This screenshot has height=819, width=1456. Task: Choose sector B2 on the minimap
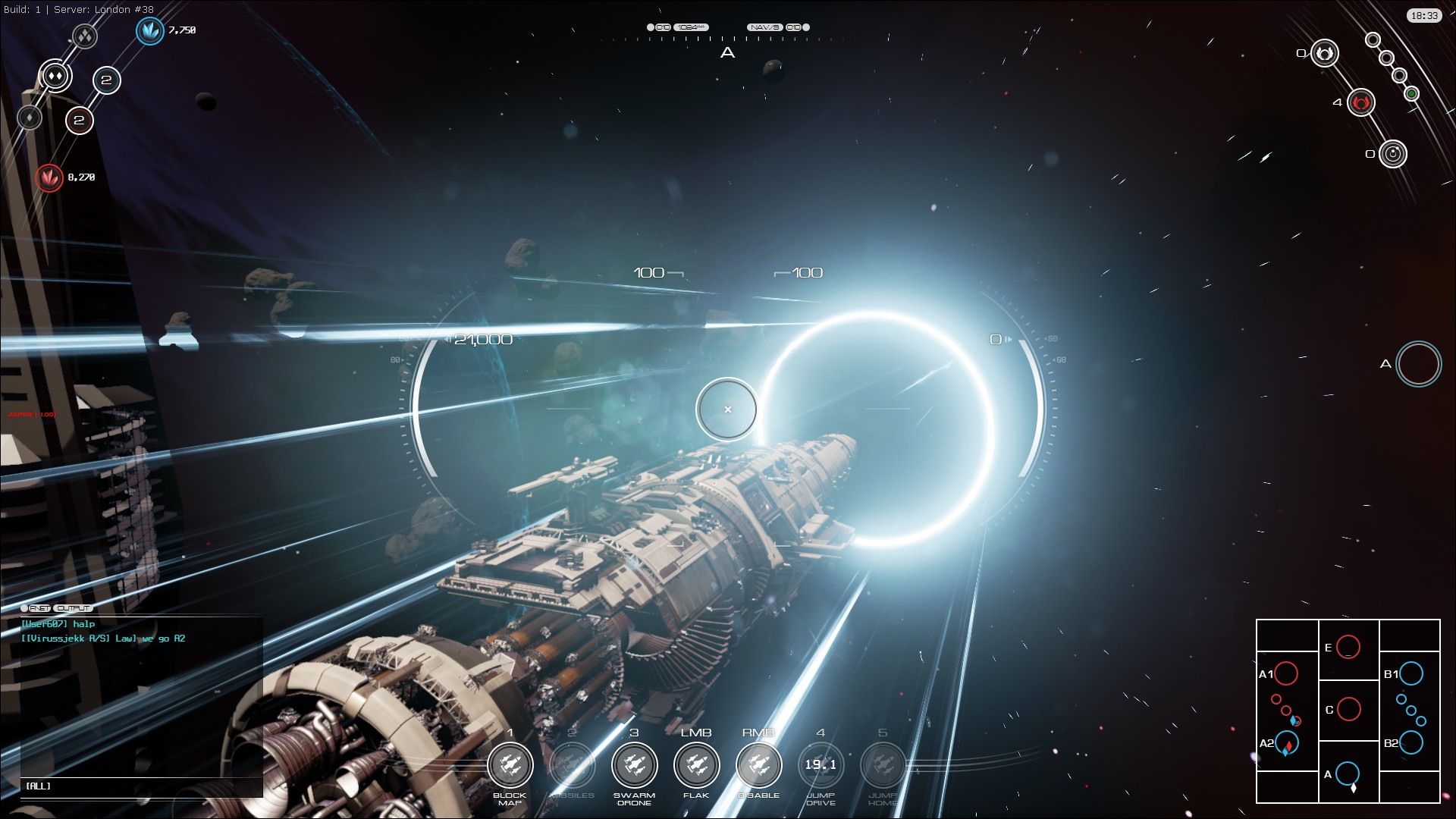tap(1411, 742)
